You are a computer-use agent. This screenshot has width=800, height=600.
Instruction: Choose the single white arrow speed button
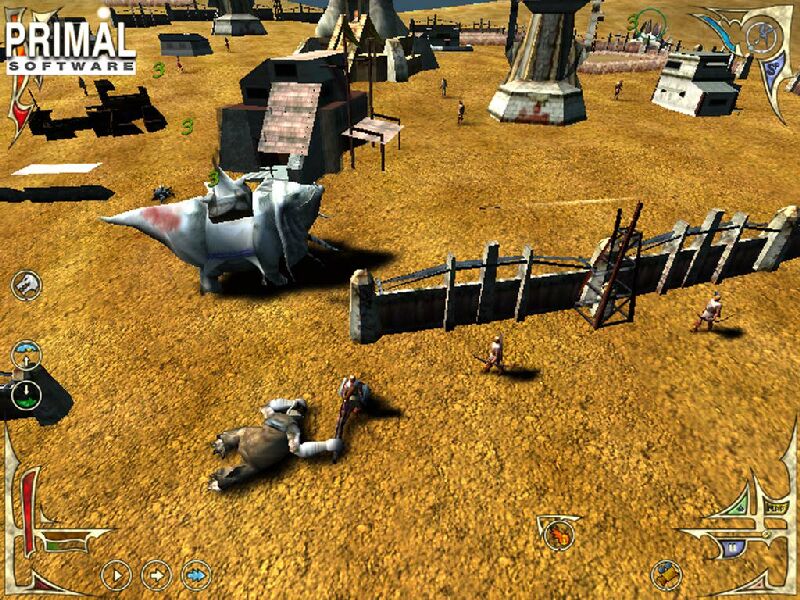(x=156, y=574)
